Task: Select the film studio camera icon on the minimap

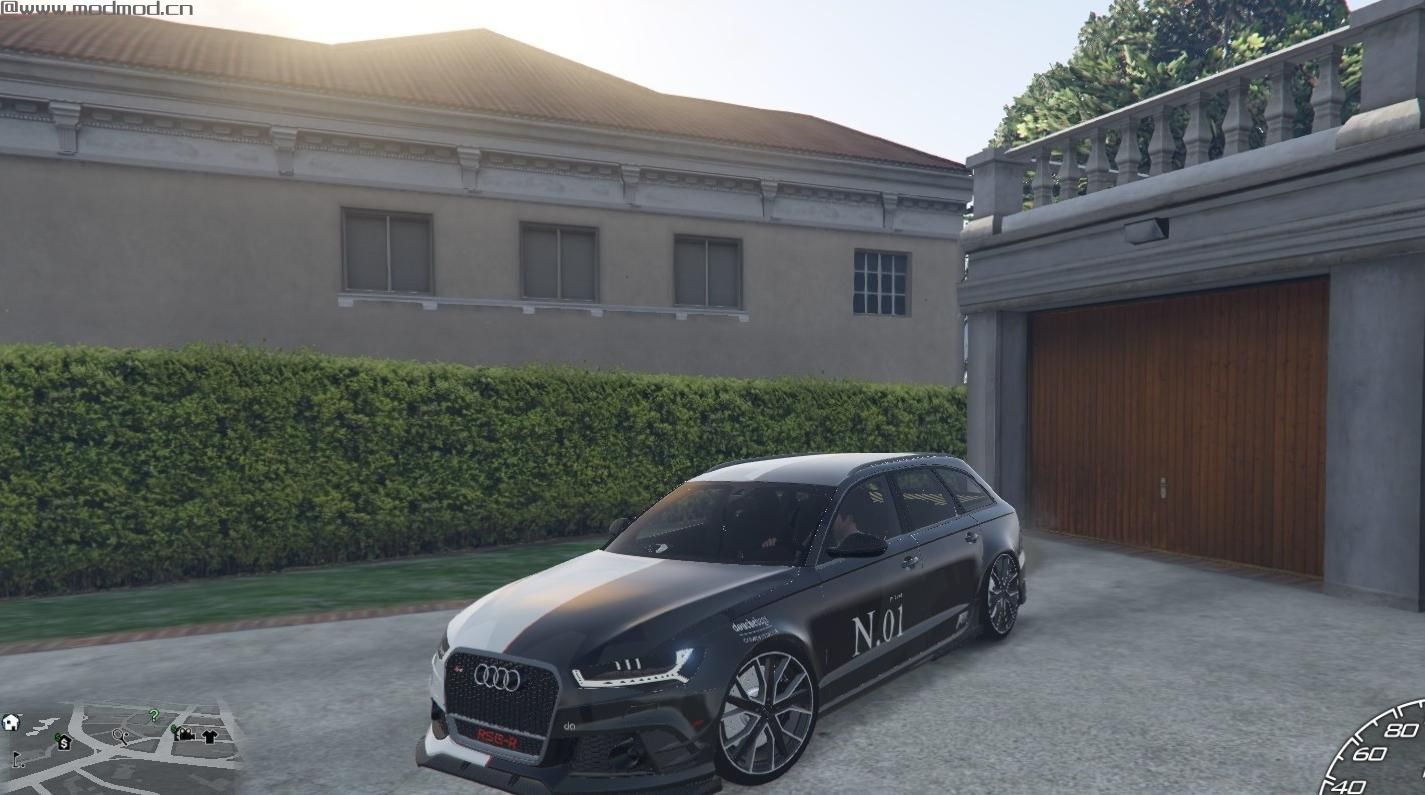Action: tap(185, 735)
